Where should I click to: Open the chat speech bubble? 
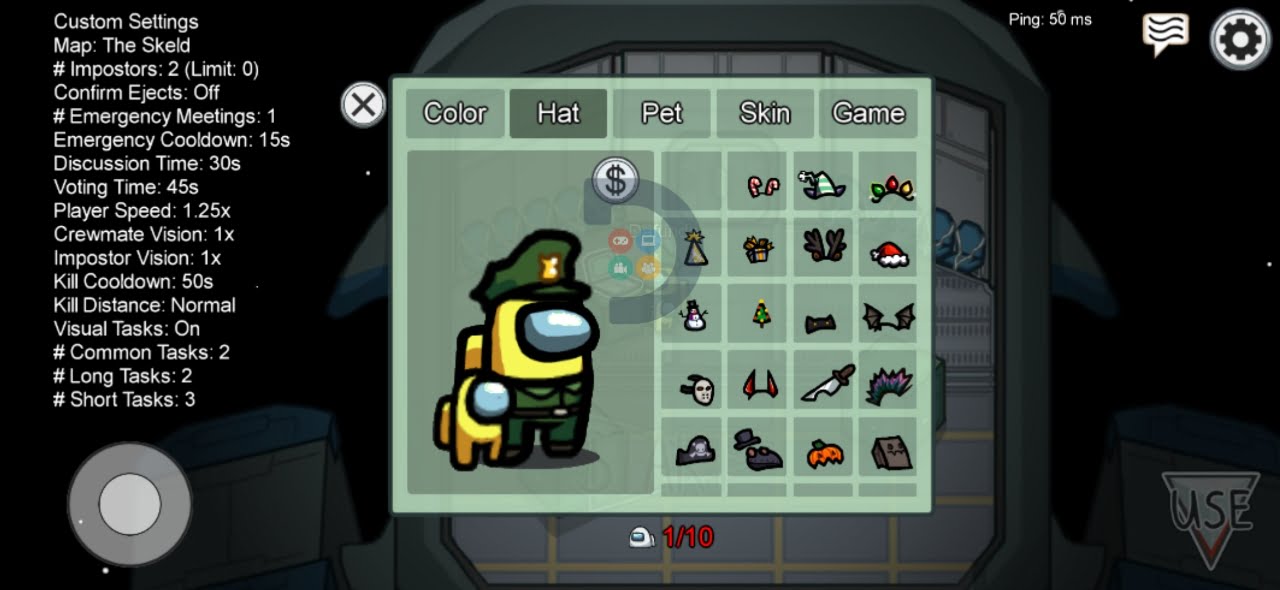[x=1166, y=35]
